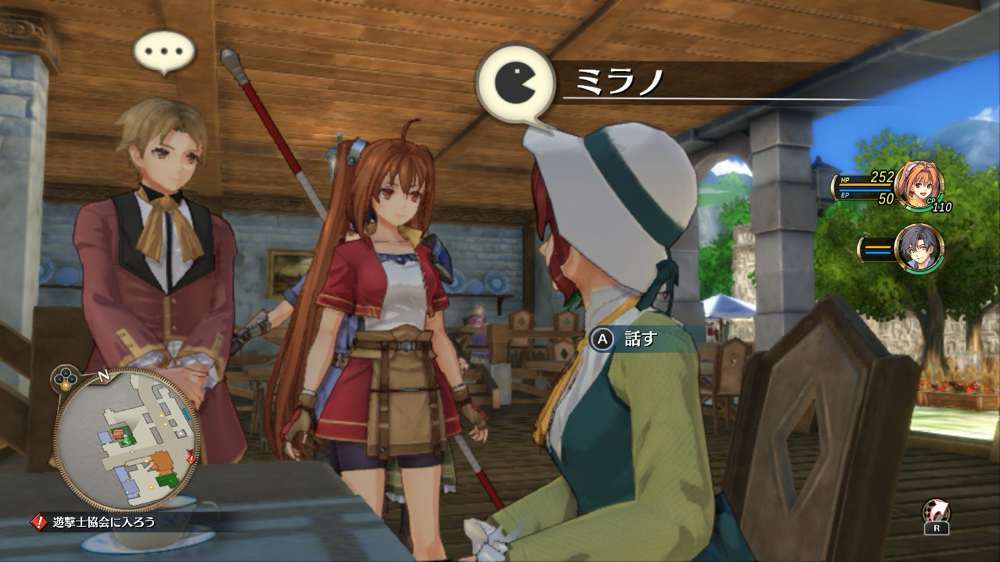The image size is (1000, 562).
Task: Choose the 話す talk prompt
Action: click(626, 339)
